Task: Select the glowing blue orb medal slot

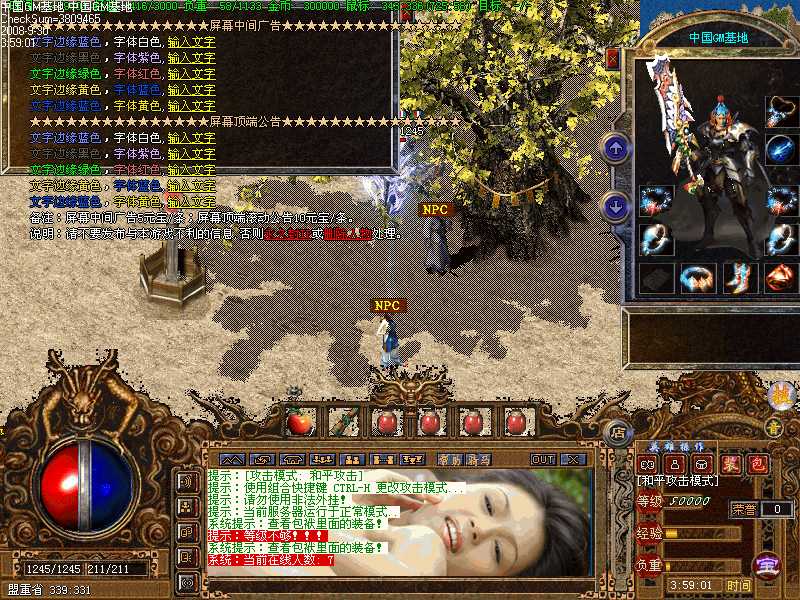Action: (780, 150)
